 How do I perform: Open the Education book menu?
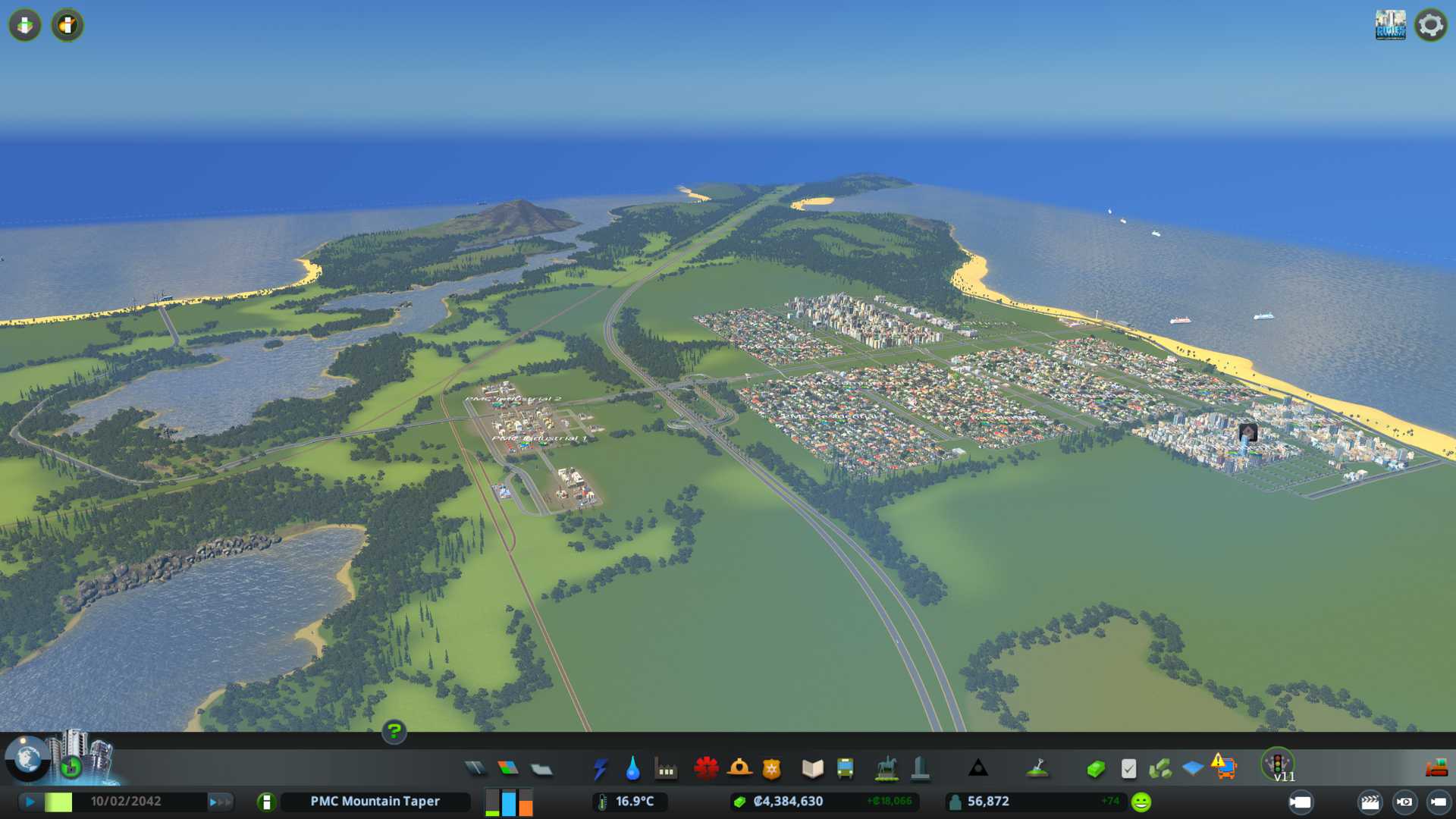(812, 769)
